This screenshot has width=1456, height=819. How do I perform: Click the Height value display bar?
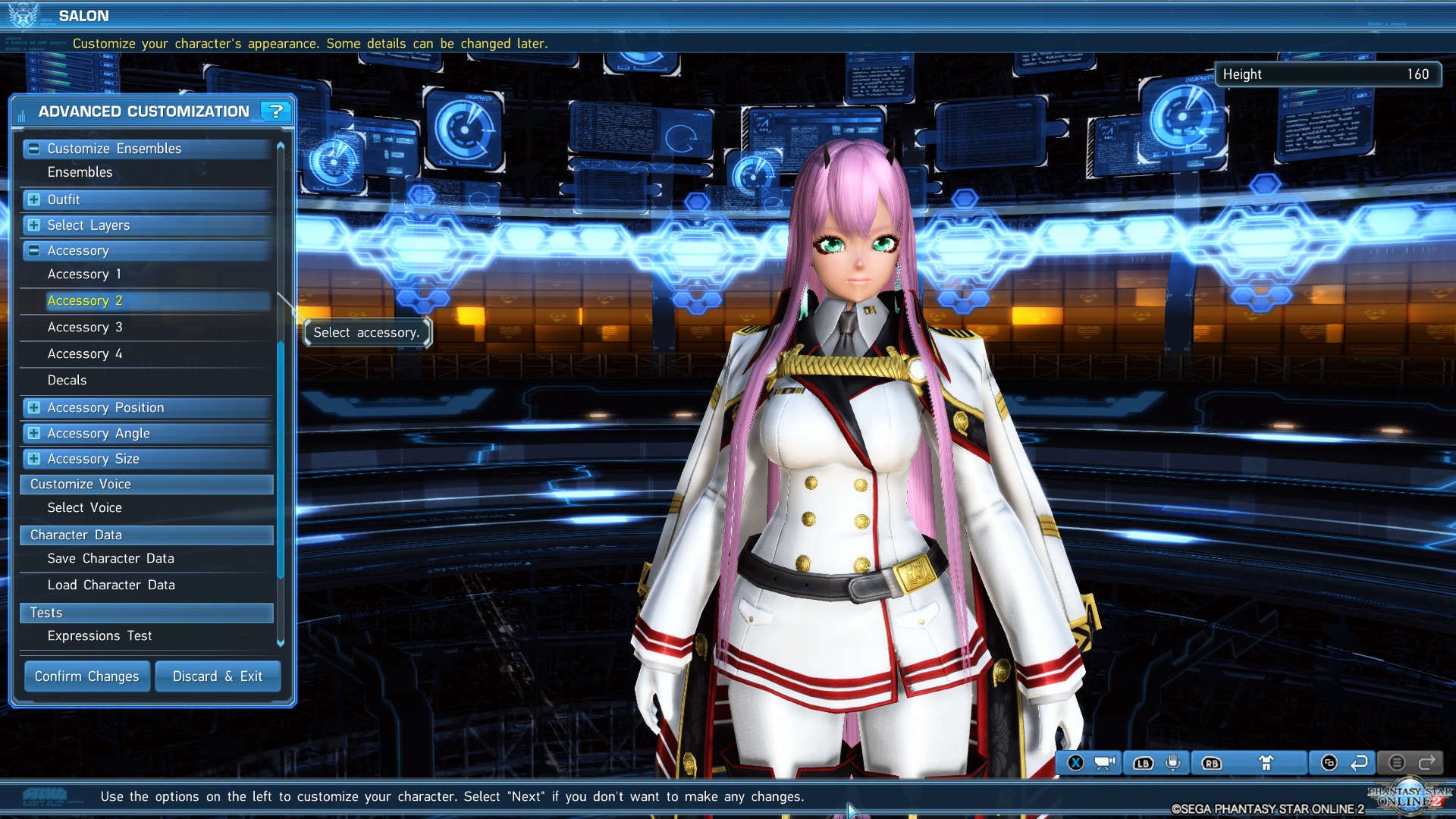[x=1327, y=74]
